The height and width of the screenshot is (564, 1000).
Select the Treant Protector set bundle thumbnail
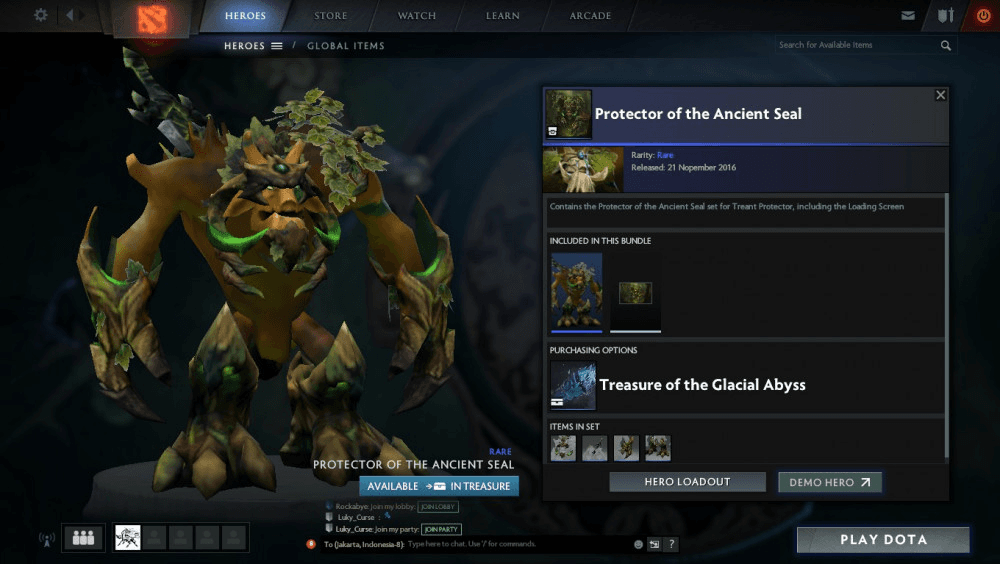click(x=577, y=292)
